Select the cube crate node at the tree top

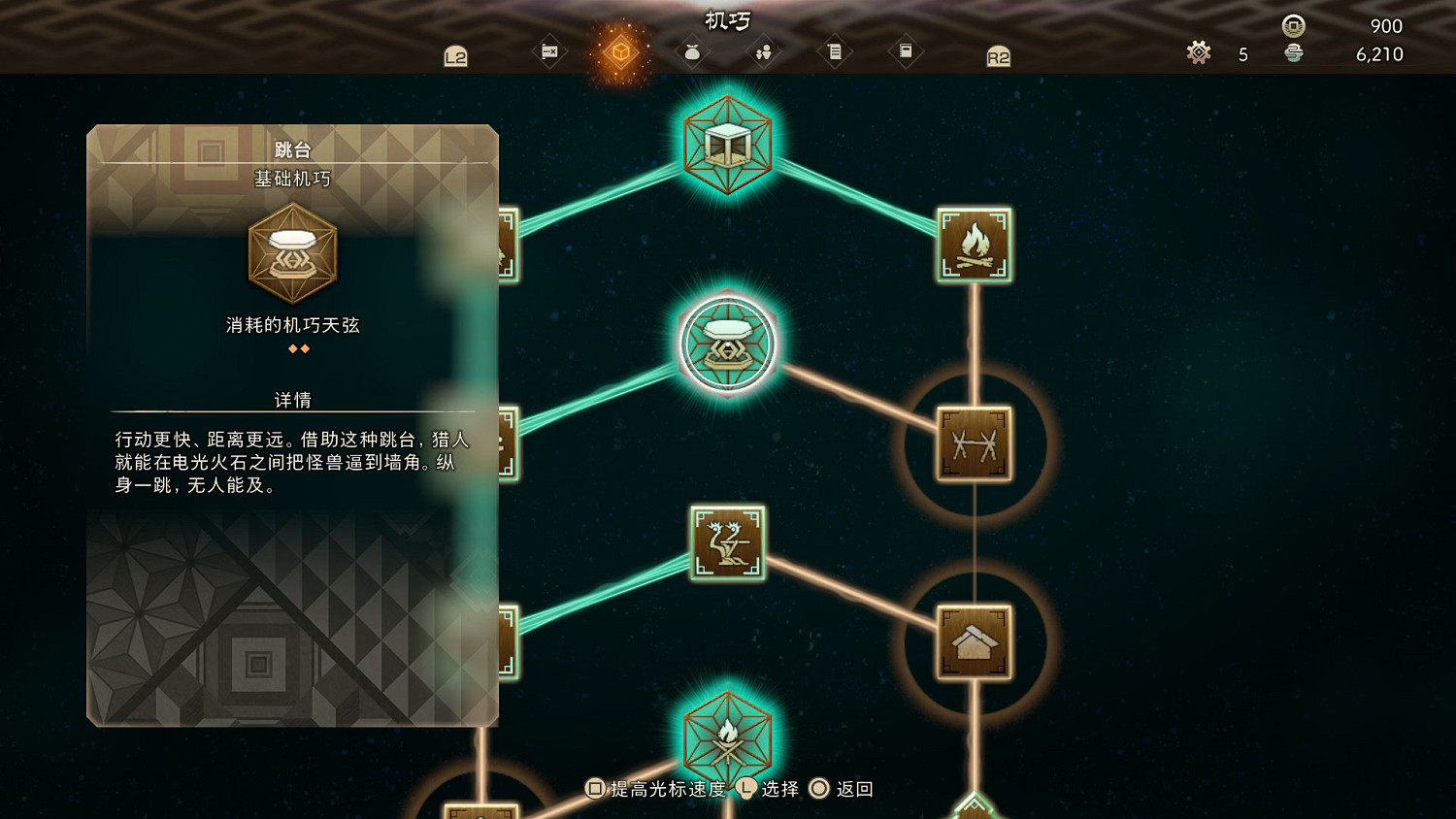pos(727,143)
